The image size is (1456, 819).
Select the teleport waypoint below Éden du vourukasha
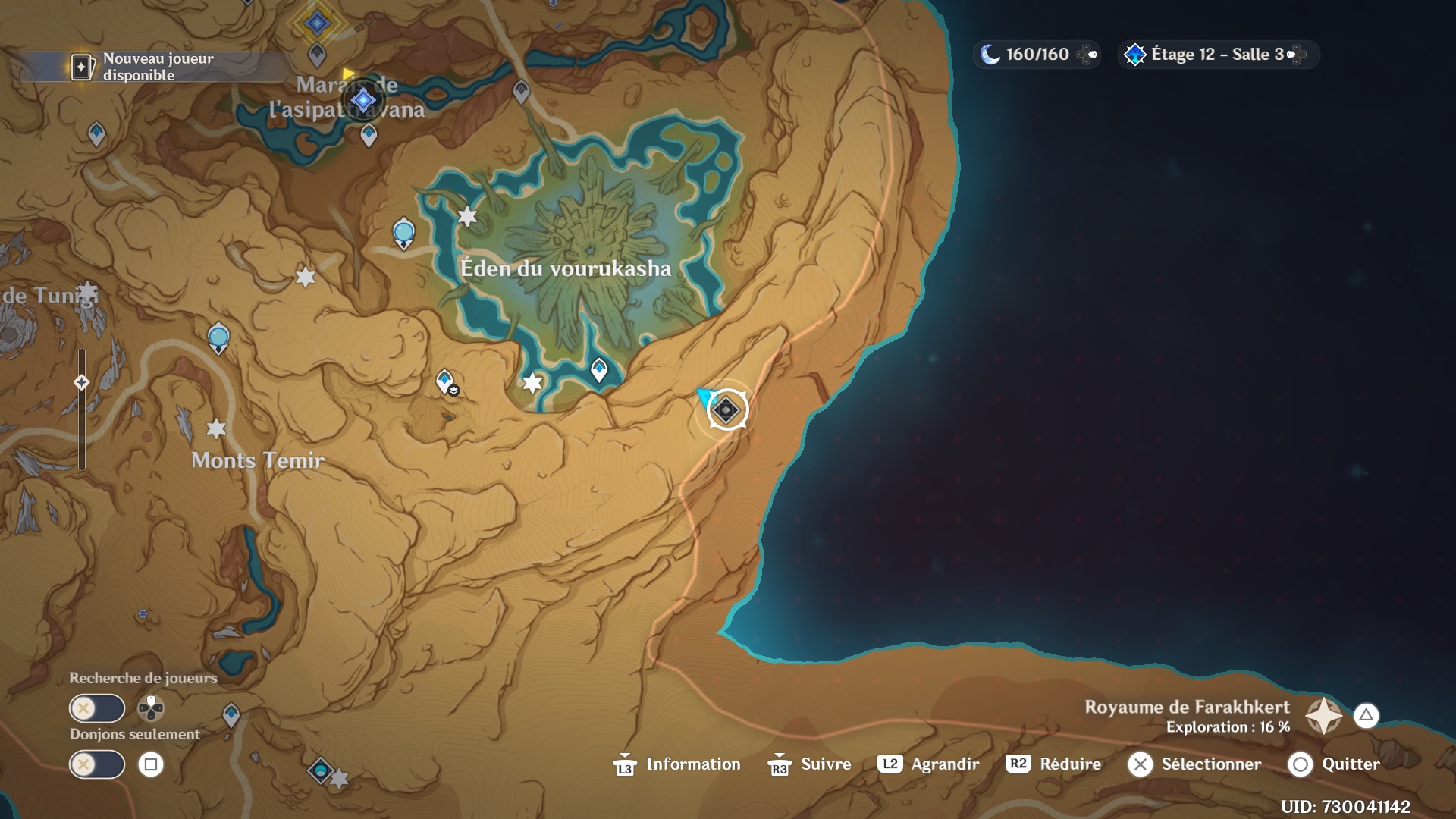[598, 371]
